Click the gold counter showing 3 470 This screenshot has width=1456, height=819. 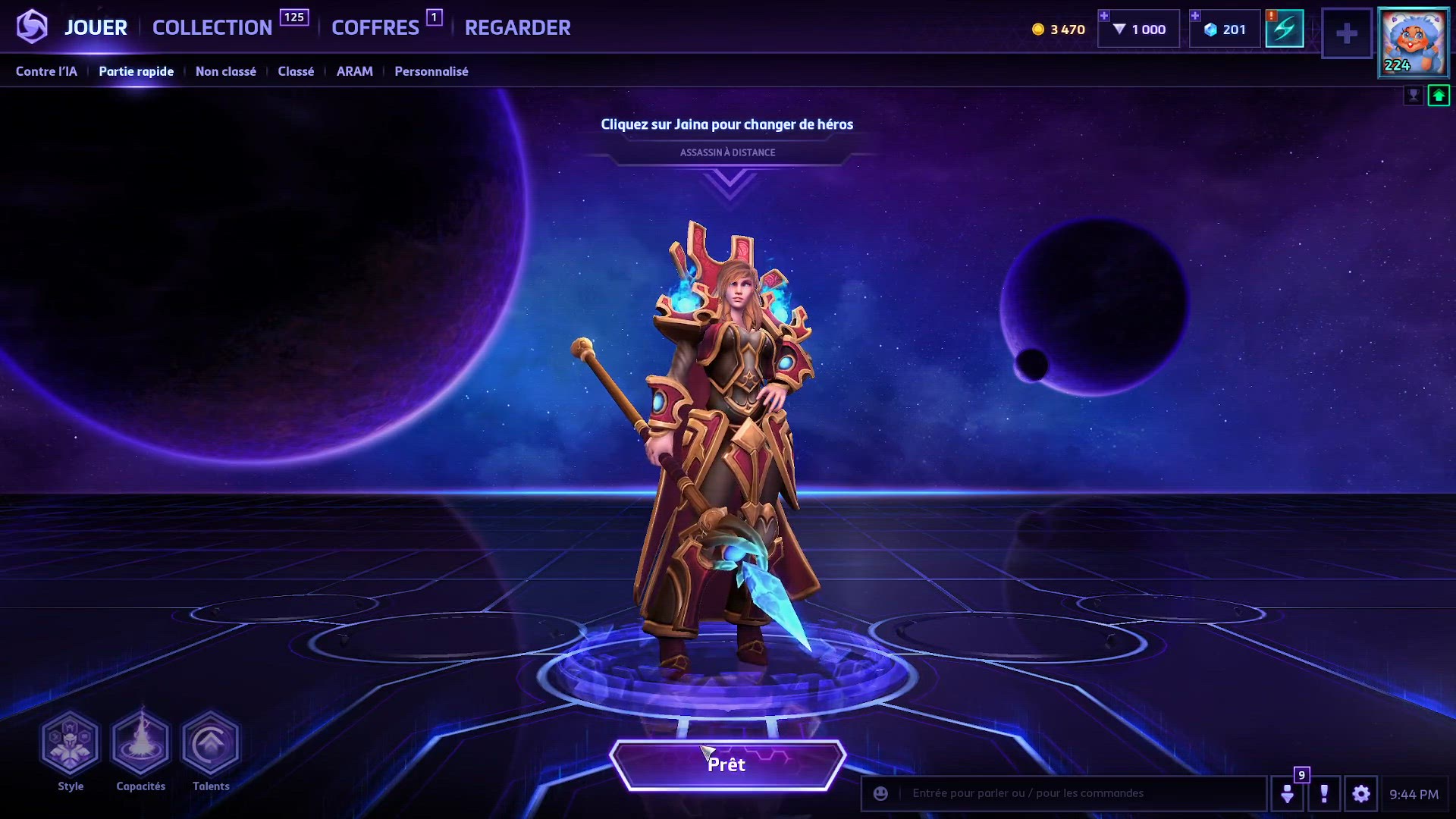[x=1058, y=29]
